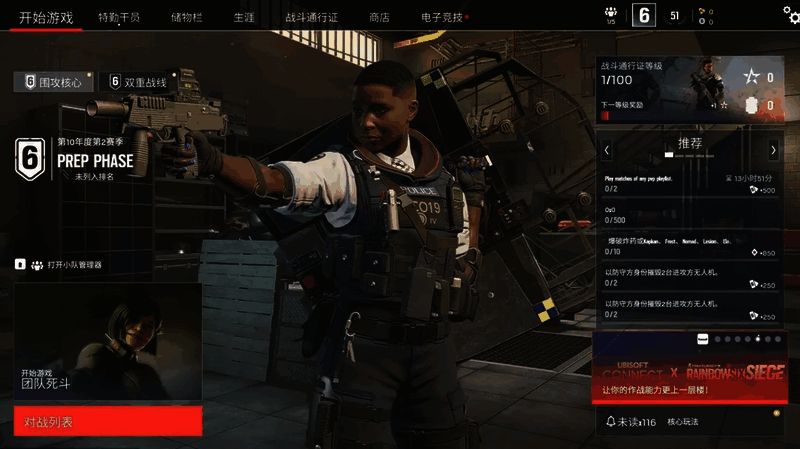This screenshot has width=800, height=449.
Task: Switch to the 电子竞技 esports tab
Action: point(441,17)
